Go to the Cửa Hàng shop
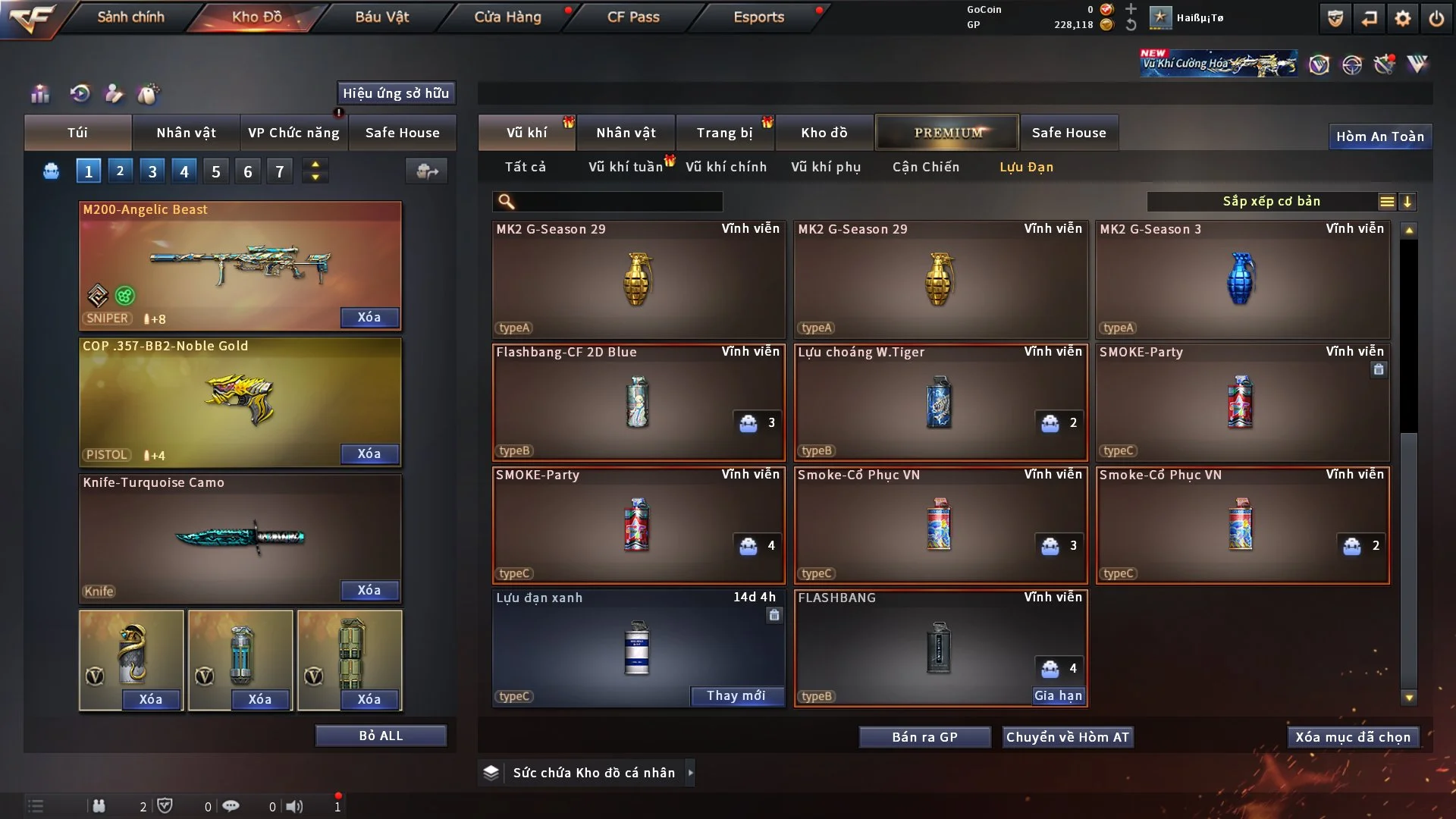This screenshot has height=819, width=1456. click(x=507, y=17)
